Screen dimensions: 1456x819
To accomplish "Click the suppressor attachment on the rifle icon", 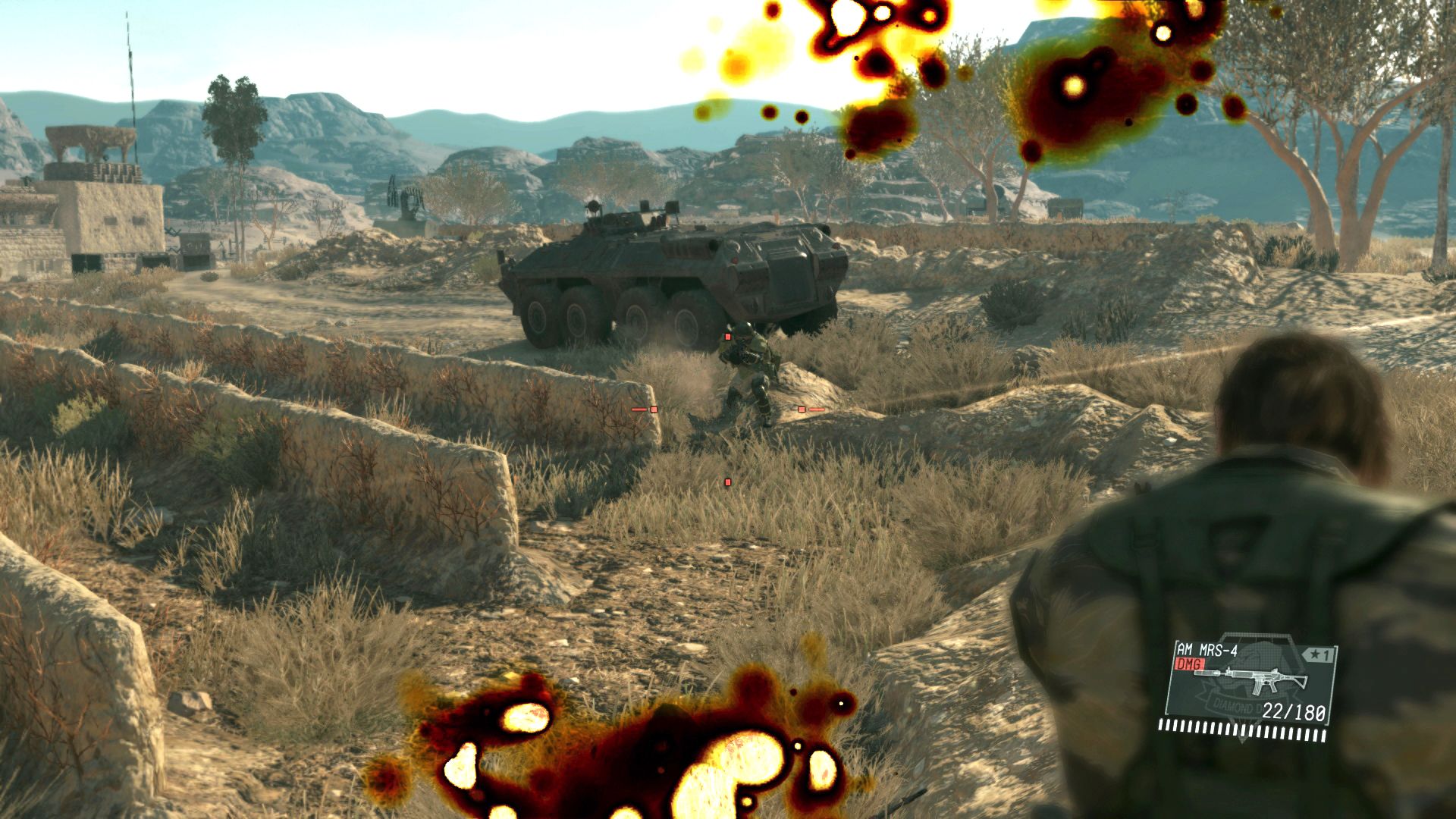I will click(1207, 672).
